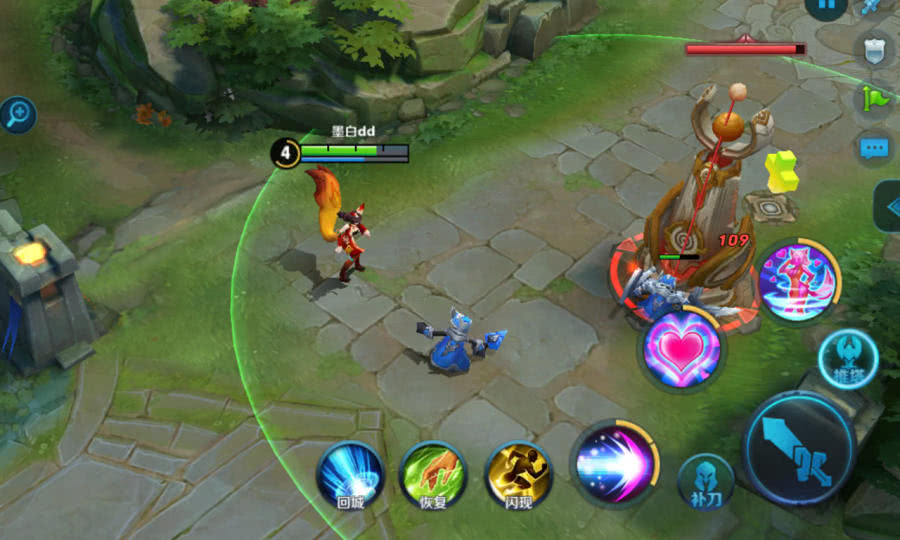Hit the large basic attack button

pos(799,447)
